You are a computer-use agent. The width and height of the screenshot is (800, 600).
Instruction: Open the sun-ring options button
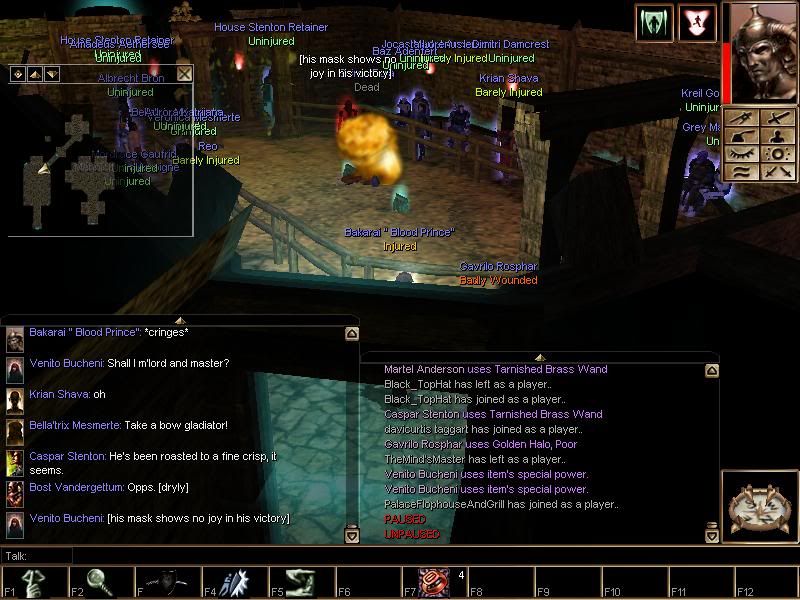pyautogui.click(x=778, y=154)
